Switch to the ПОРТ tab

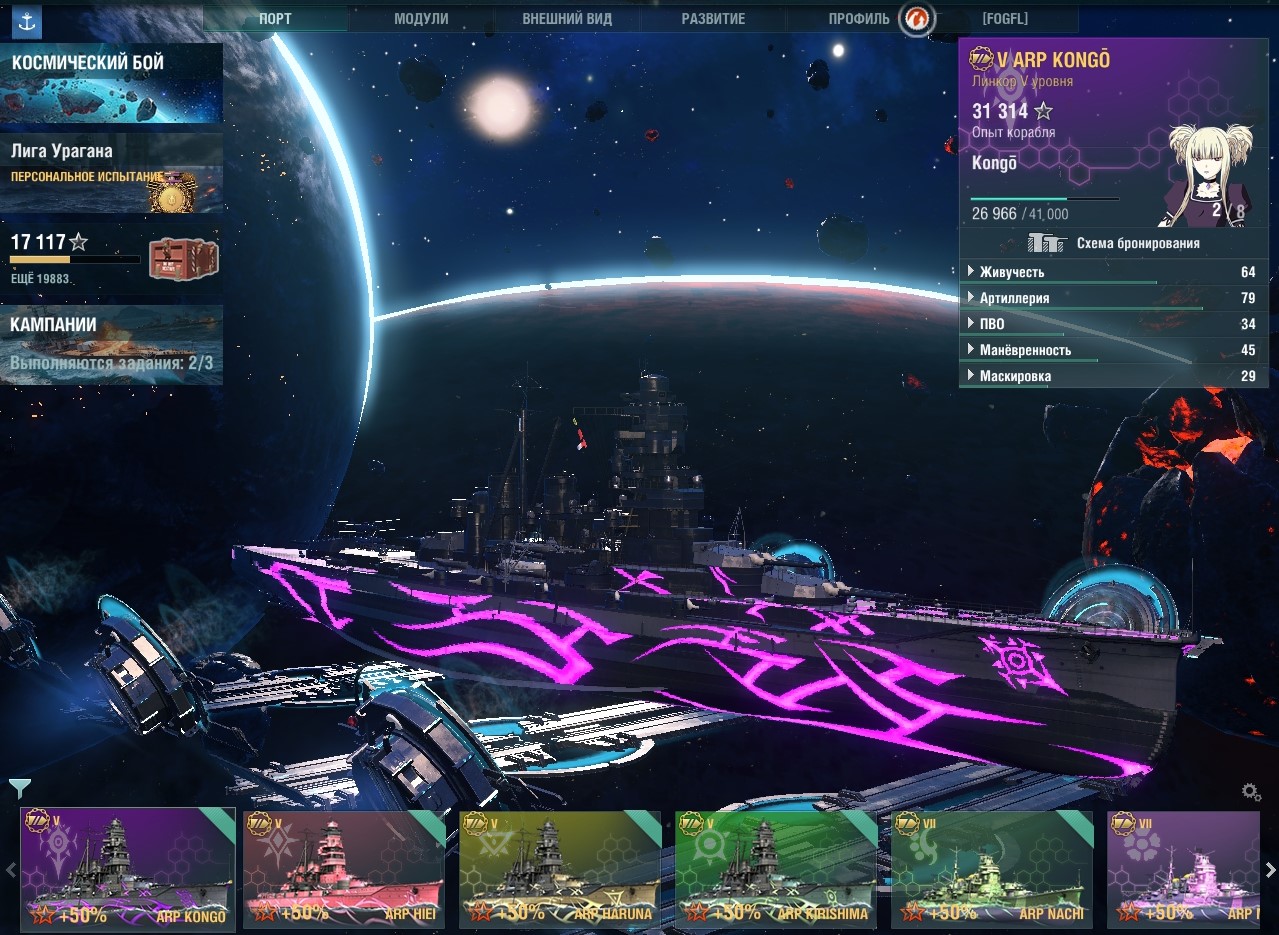[276, 19]
